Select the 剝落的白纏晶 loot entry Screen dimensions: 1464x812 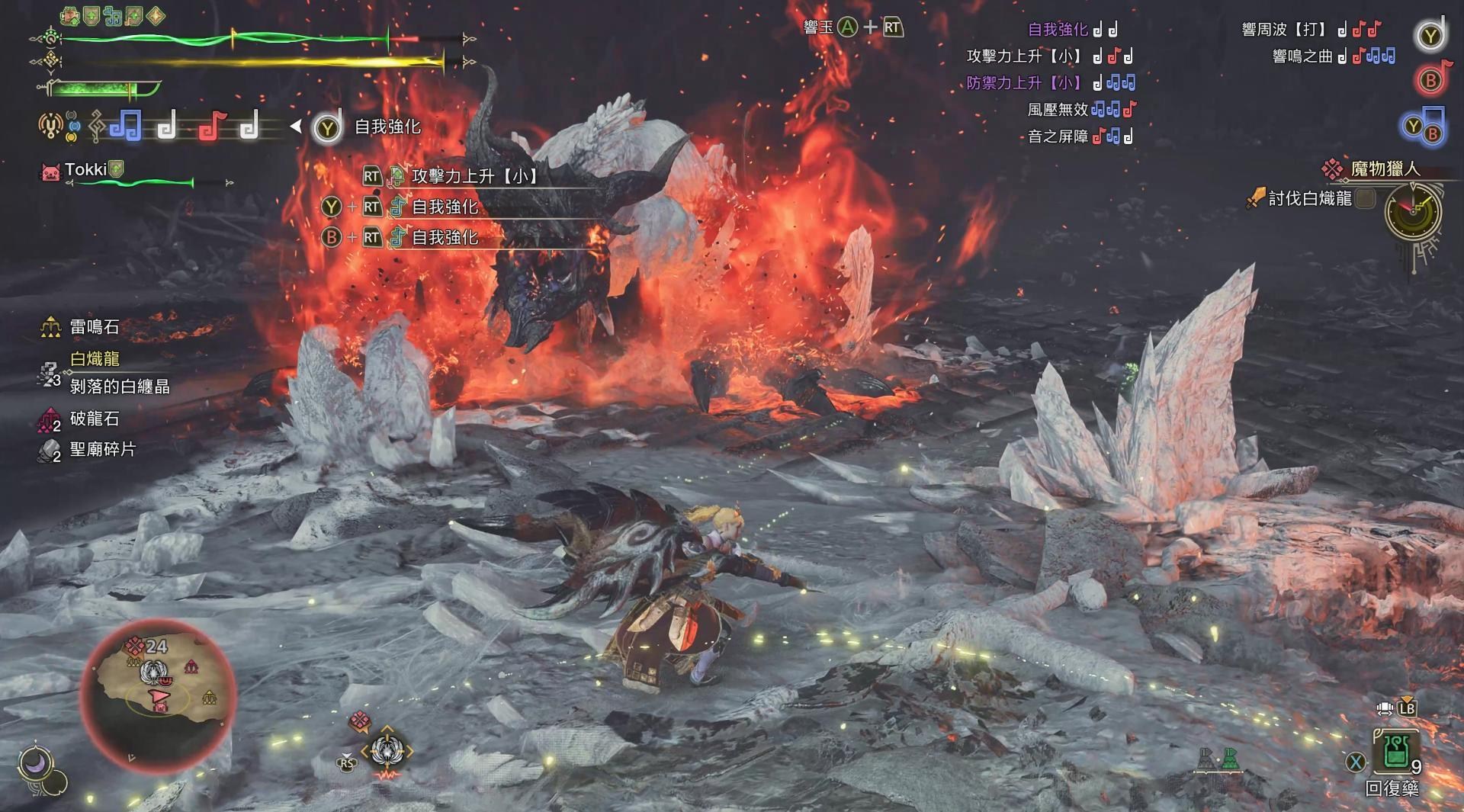coord(120,387)
